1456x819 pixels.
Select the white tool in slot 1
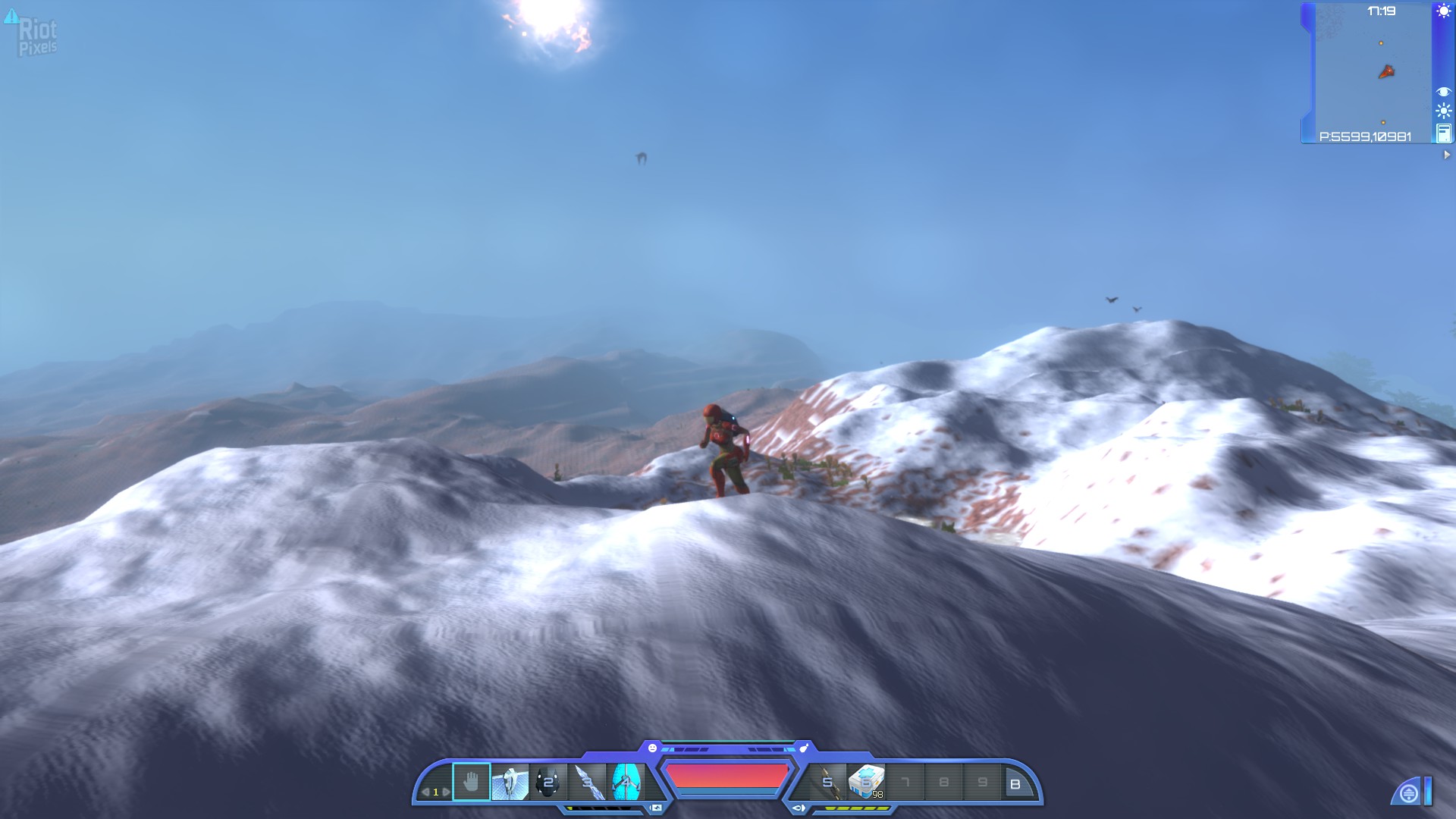510,782
